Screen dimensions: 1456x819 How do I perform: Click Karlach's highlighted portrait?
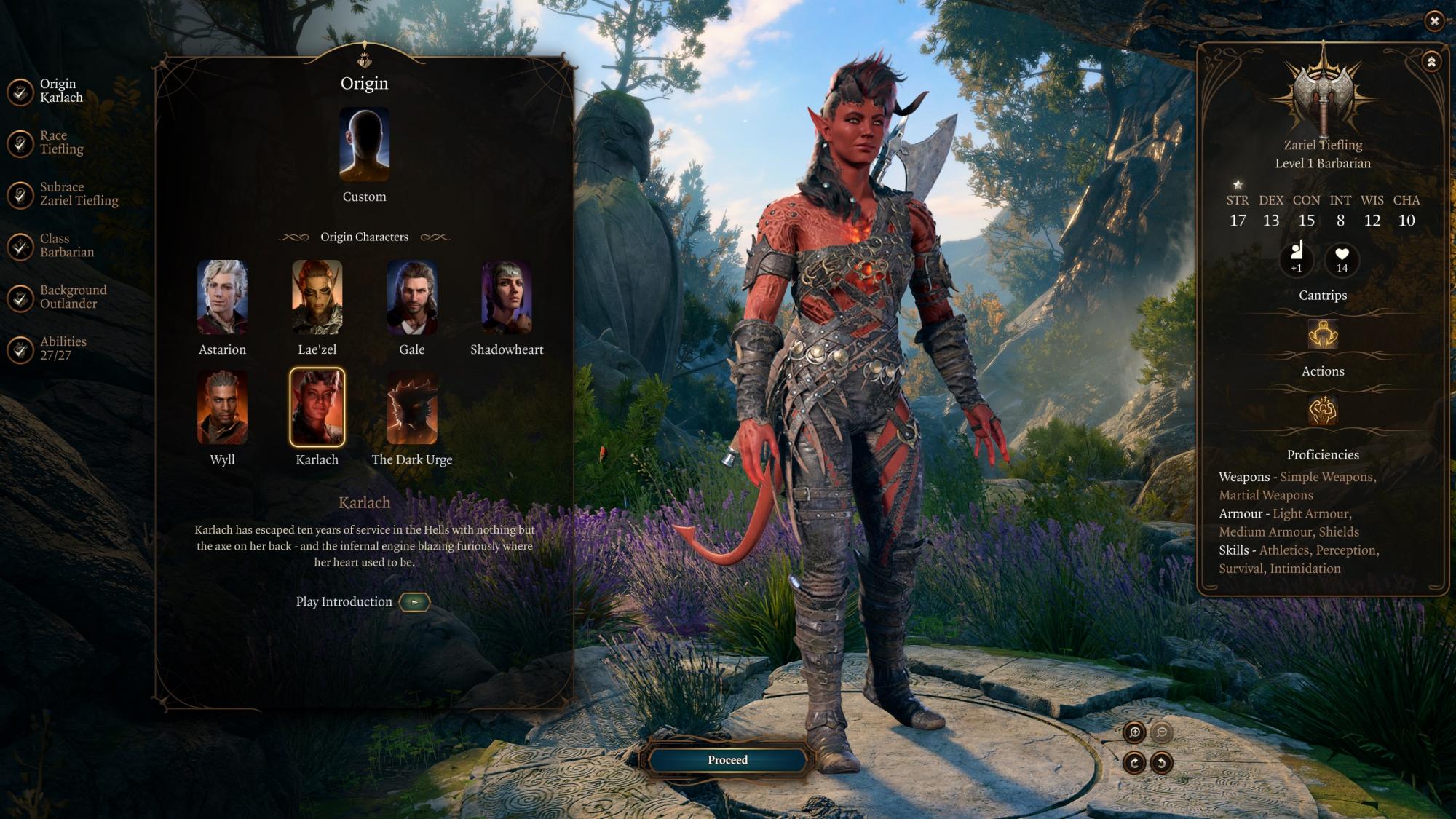point(317,408)
